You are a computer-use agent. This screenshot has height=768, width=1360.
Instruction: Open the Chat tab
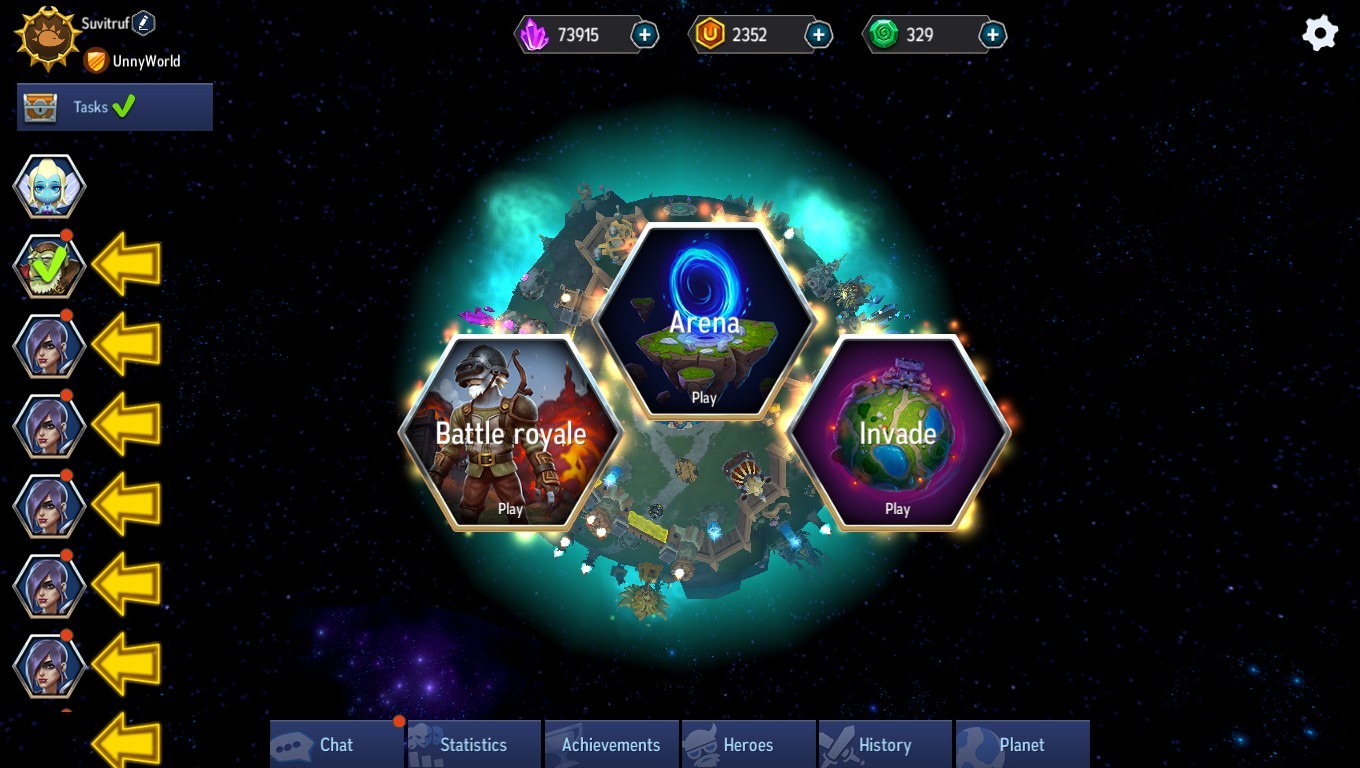point(336,745)
